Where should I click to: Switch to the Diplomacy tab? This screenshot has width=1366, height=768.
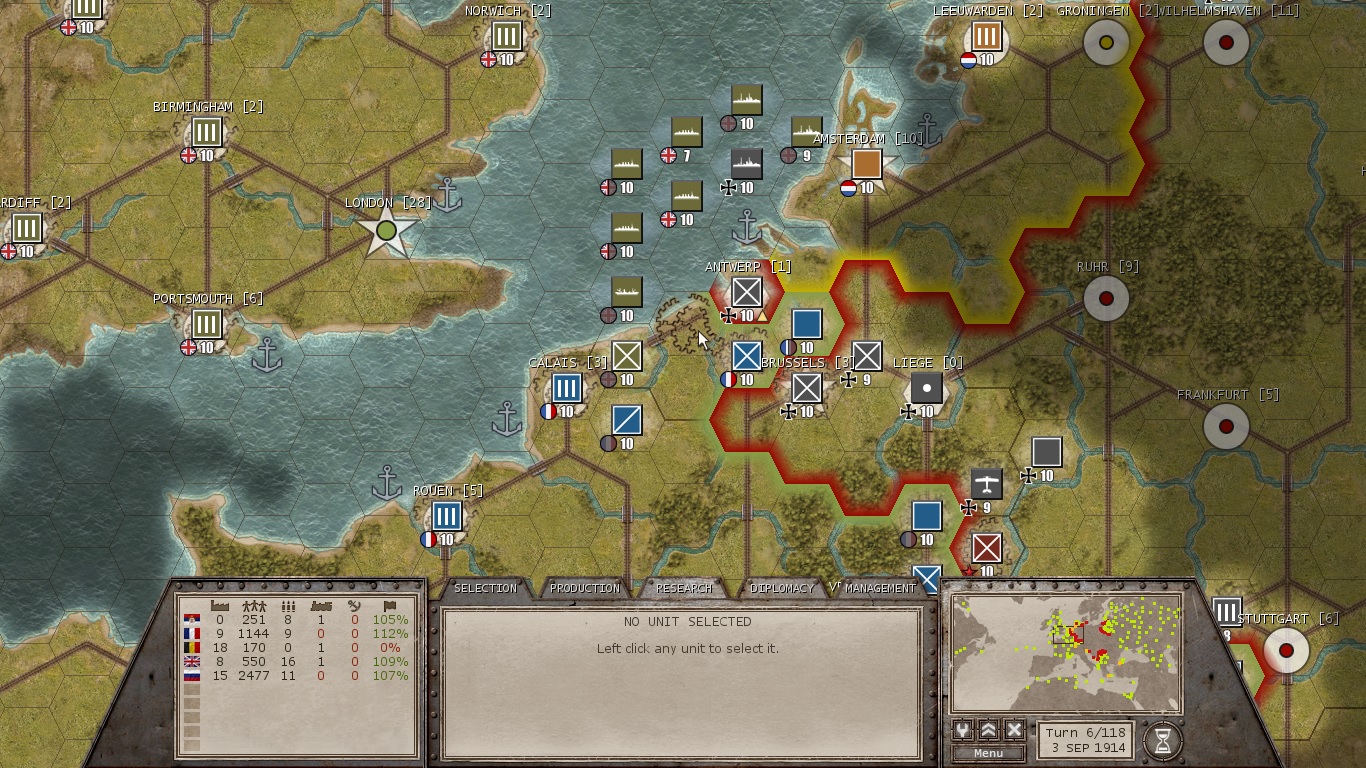[x=782, y=588]
